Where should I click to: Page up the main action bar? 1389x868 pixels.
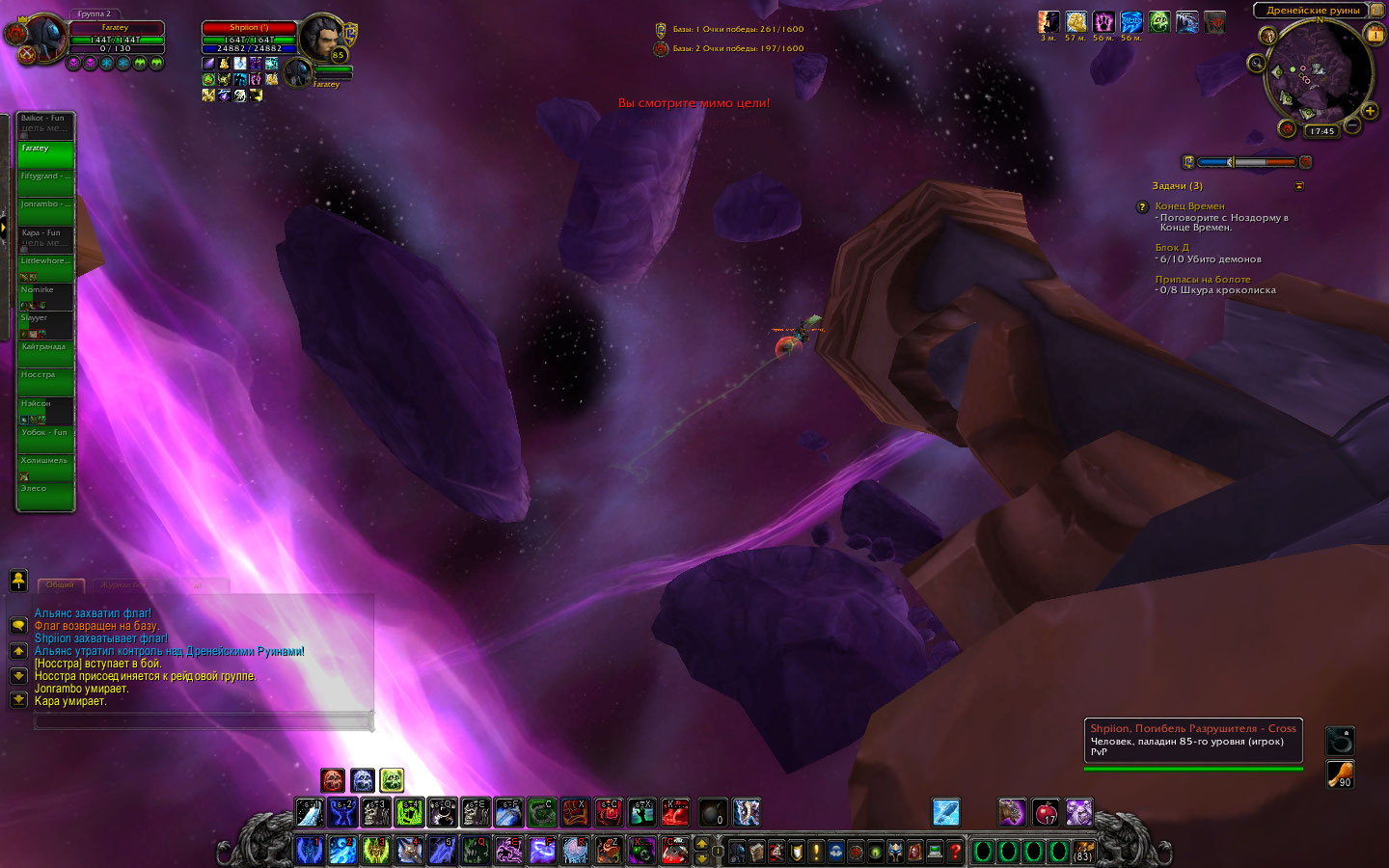click(x=702, y=845)
